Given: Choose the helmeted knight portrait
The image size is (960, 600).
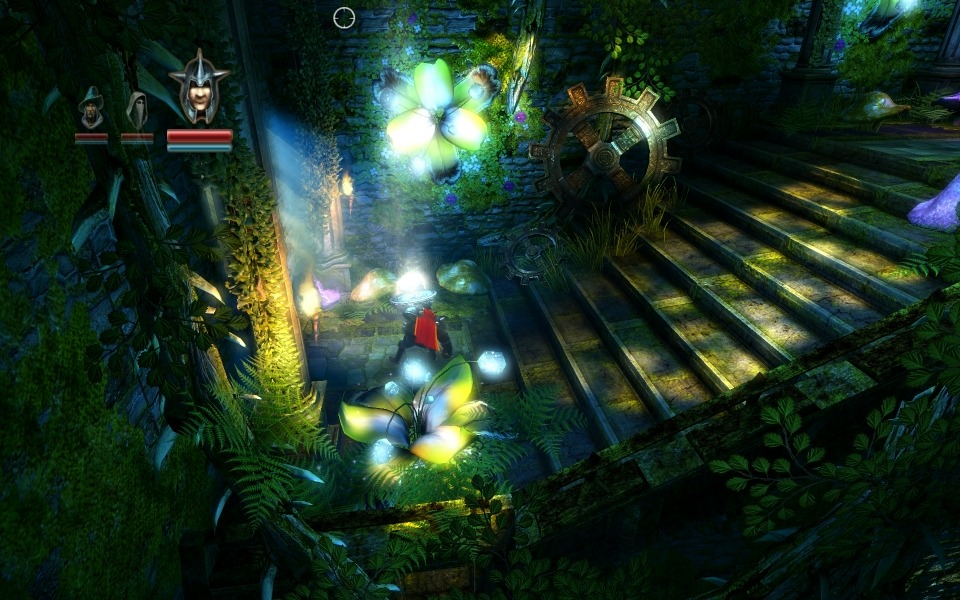Looking at the screenshot, I should click(x=199, y=88).
